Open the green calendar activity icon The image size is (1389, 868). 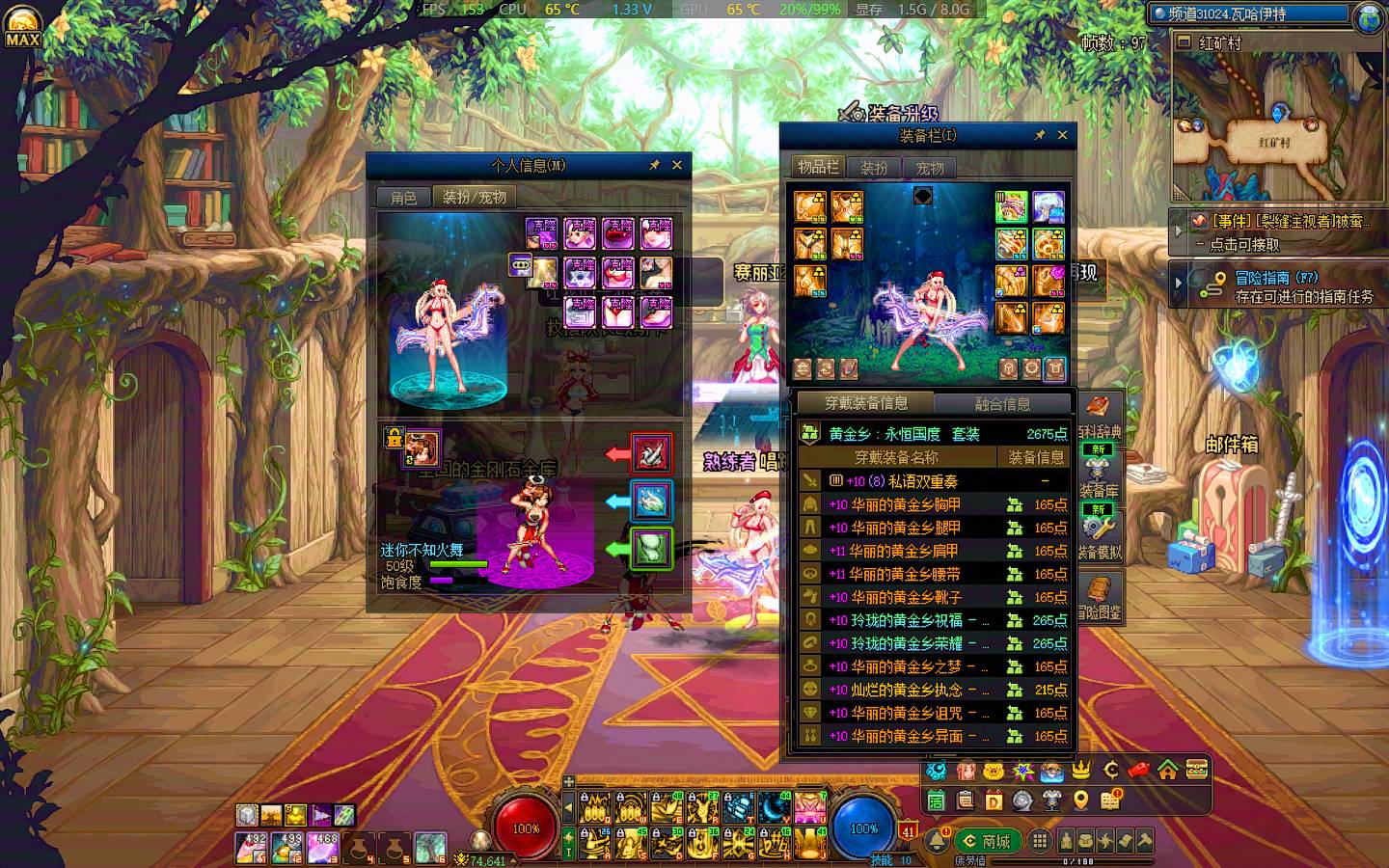[936, 800]
